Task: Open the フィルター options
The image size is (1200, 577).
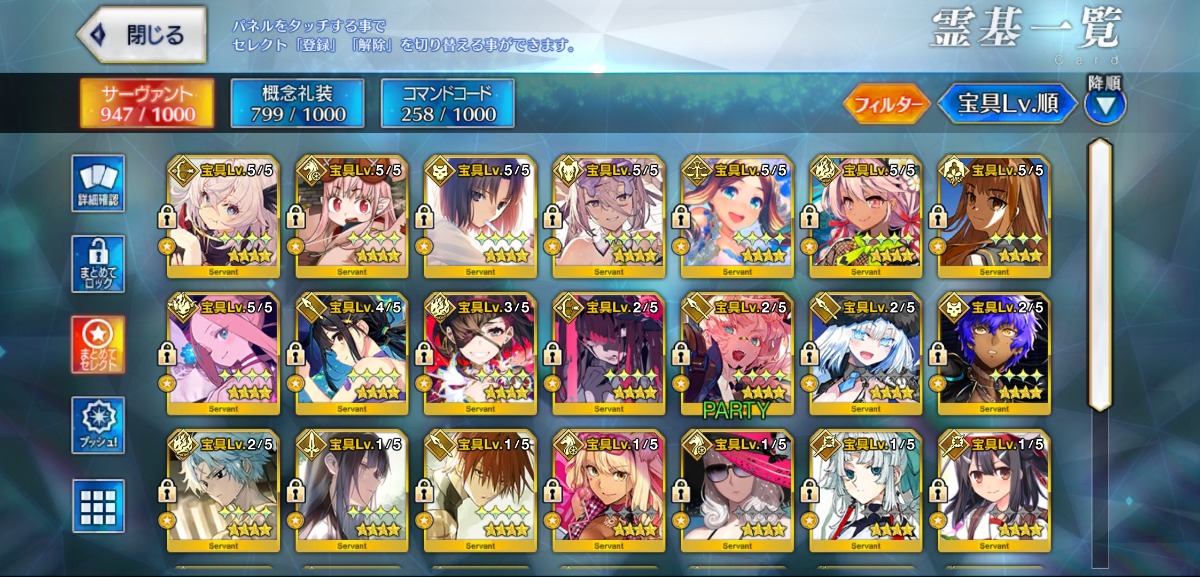Action: [x=885, y=103]
